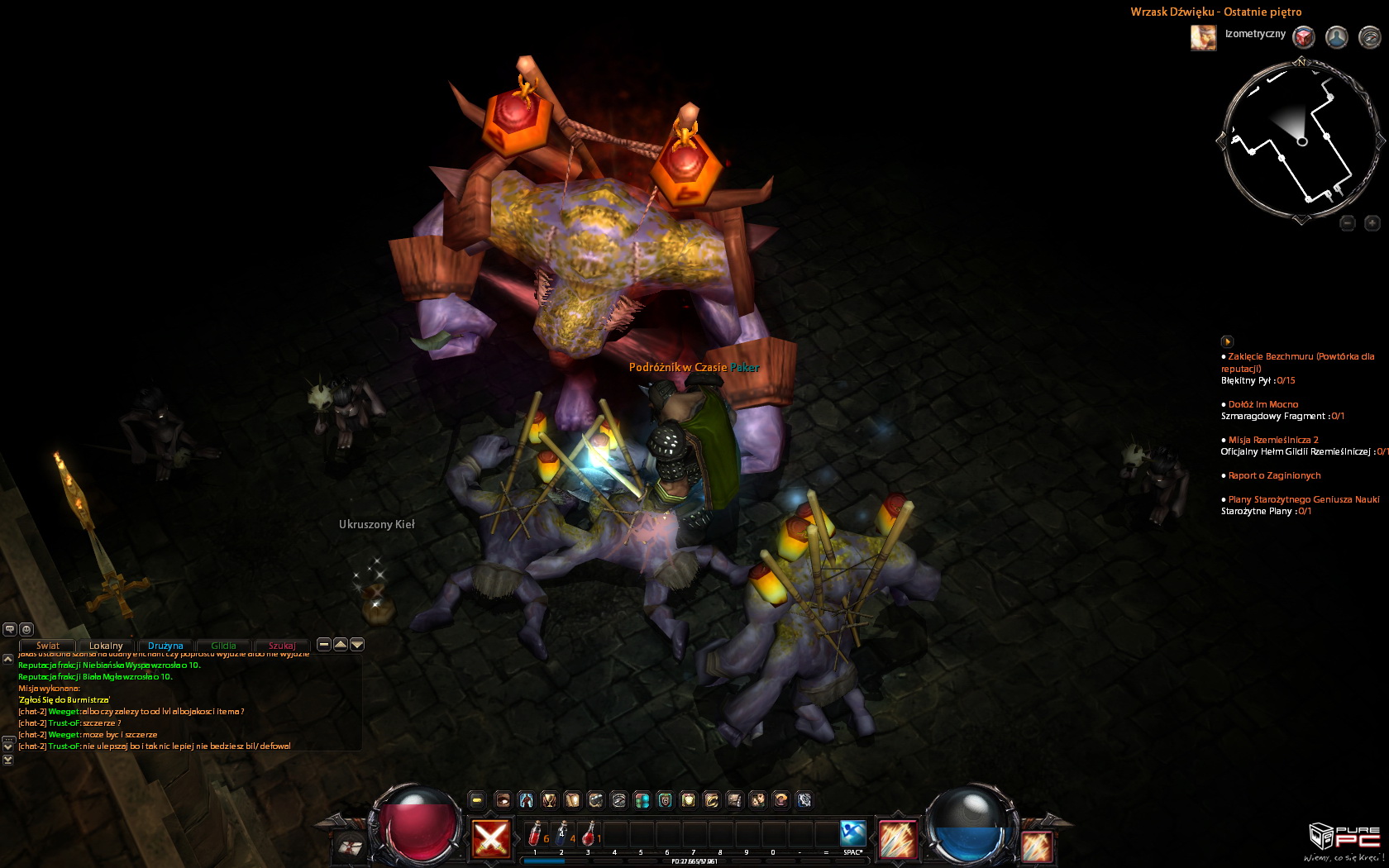The width and height of the screenshot is (1389, 868).
Task: Select the Raport o Zaginionych quest
Action: click(x=1274, y=476)
